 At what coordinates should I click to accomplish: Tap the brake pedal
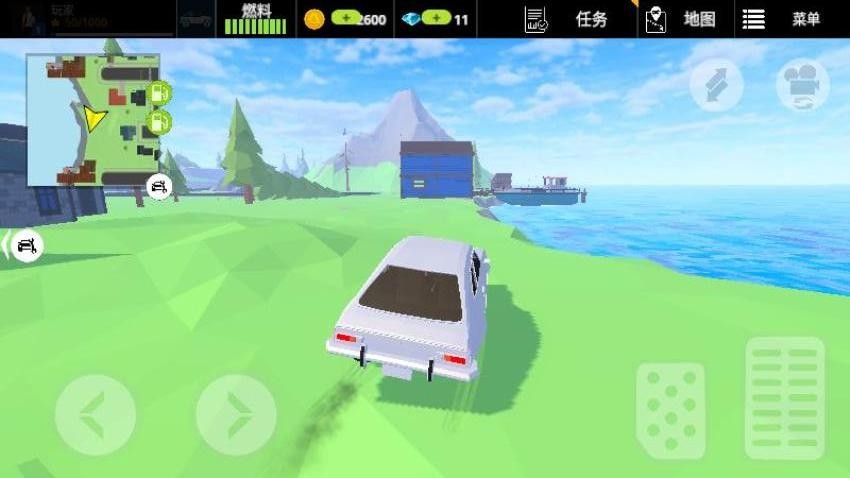(x=670, y=410)
